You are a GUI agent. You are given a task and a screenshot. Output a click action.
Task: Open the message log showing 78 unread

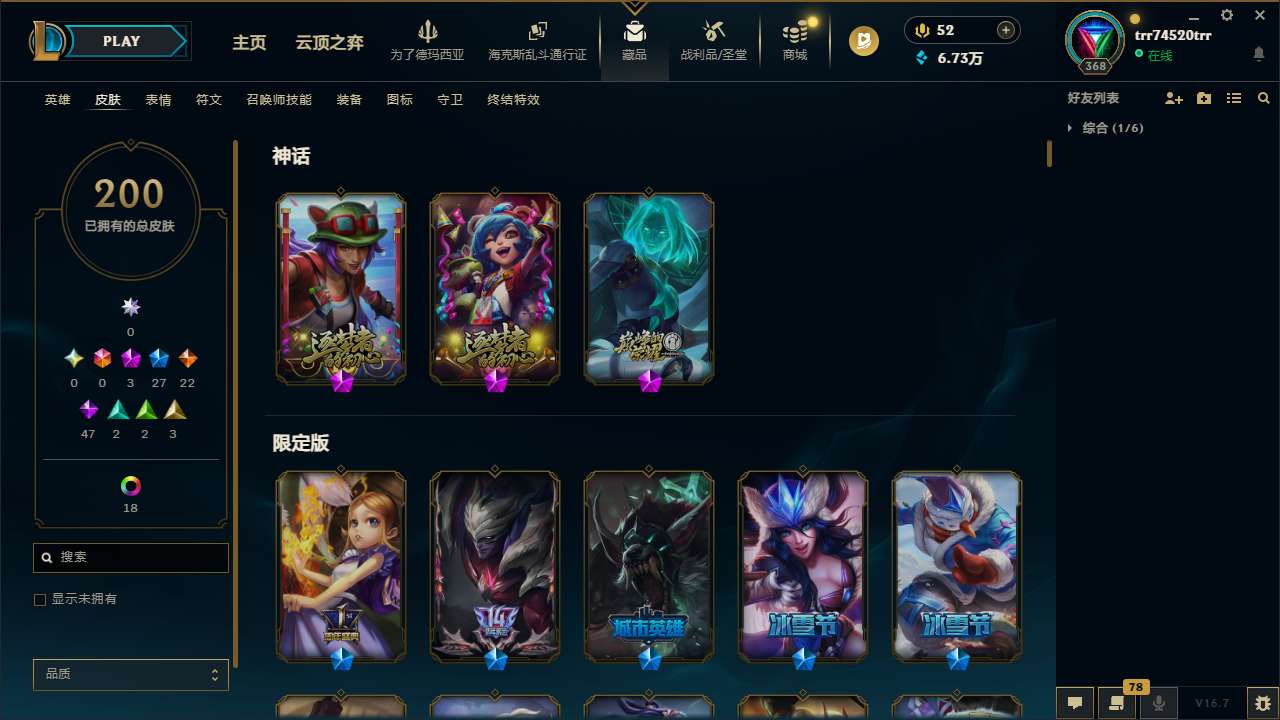[x=1115, y=702]
